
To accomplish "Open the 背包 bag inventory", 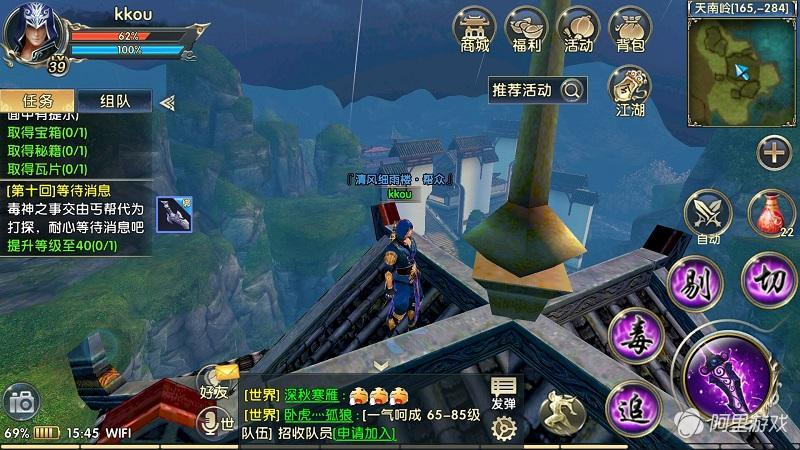I will click(x=630, y=29).
